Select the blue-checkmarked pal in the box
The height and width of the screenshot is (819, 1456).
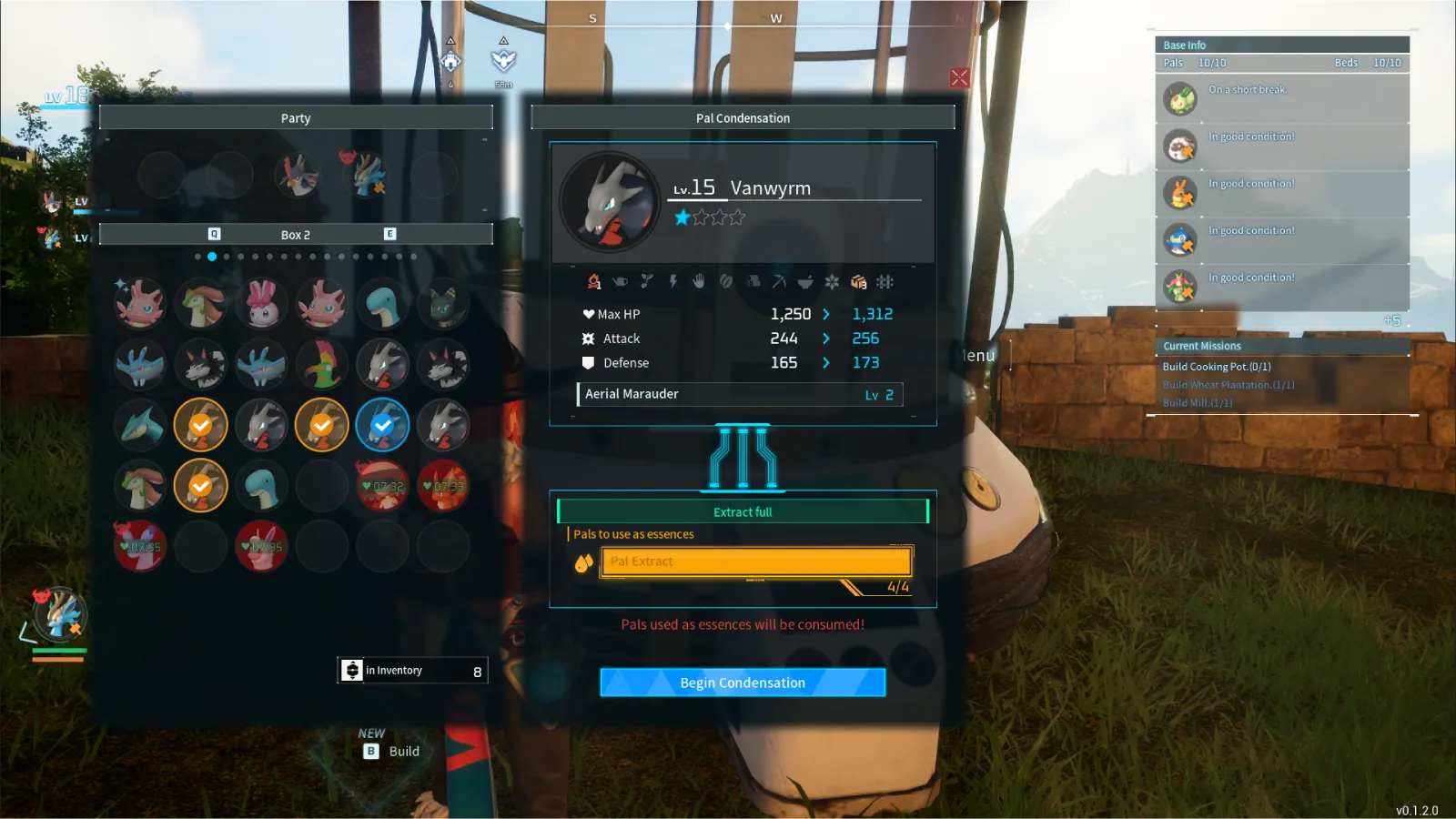[x=382, y=425]
